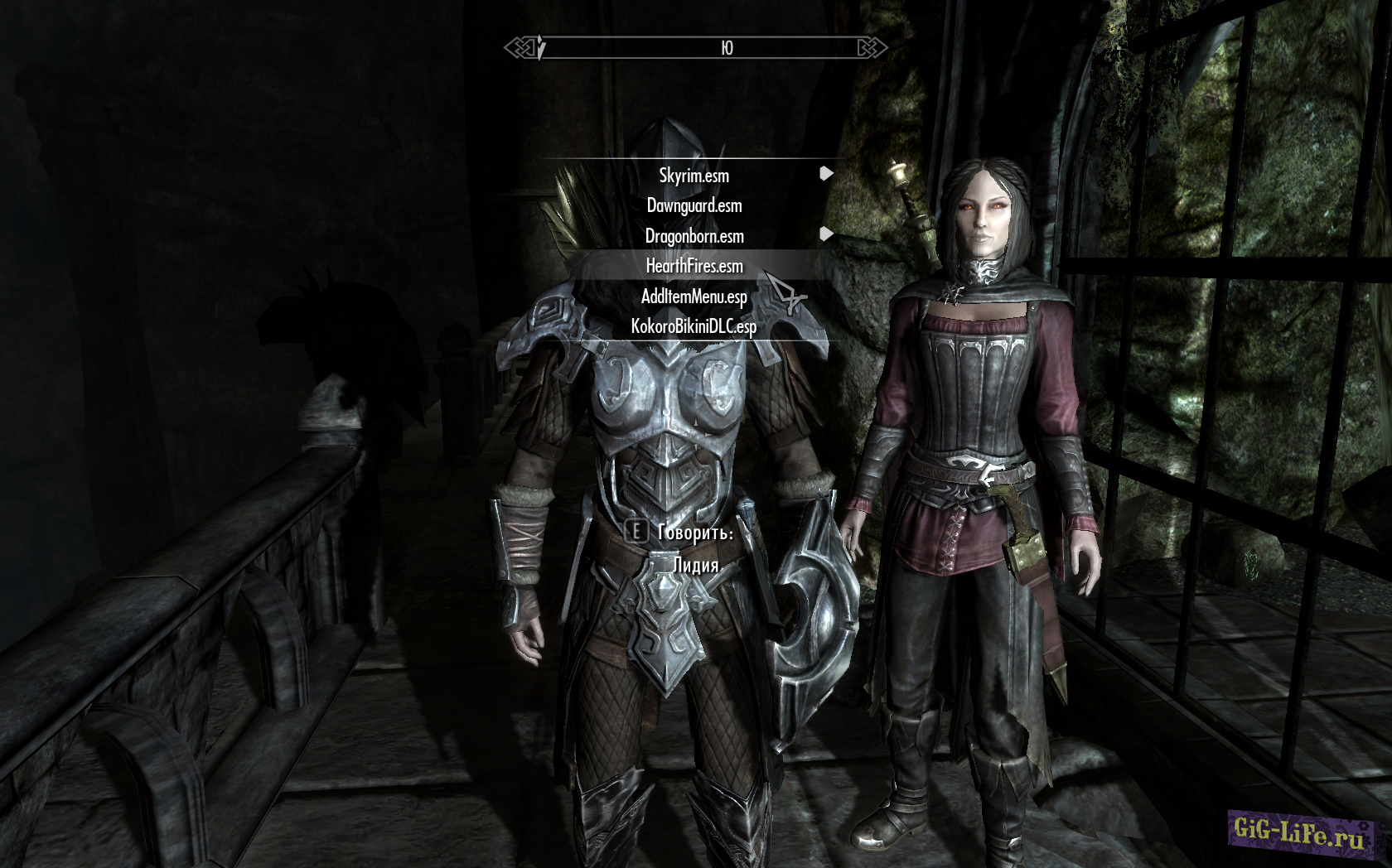This screenshot has width=1392, height=868.
Task: Choose Dawnguard.esm from the list
Action: click(x=694, y=205)
